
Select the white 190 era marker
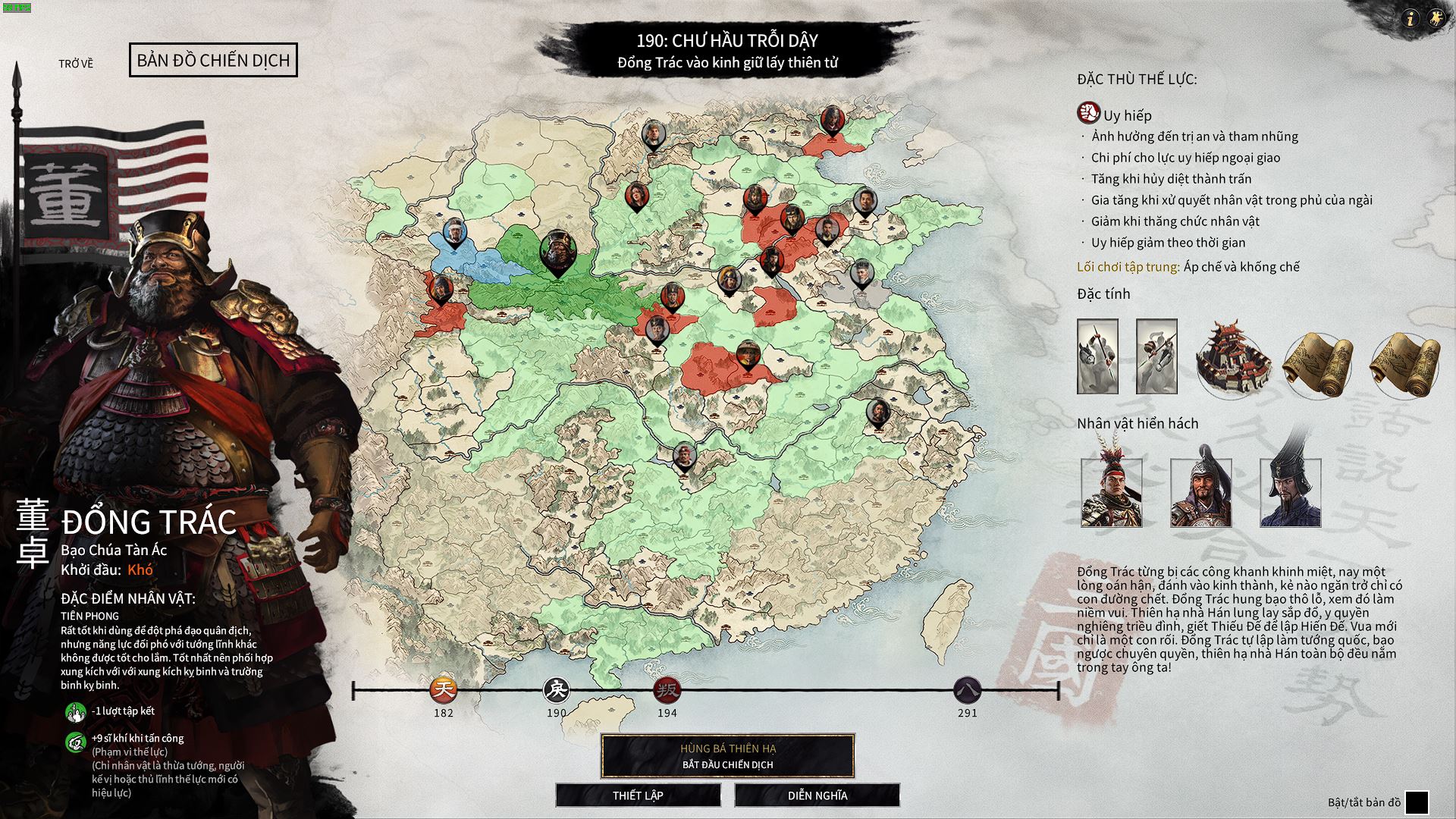tap(556, 691)
